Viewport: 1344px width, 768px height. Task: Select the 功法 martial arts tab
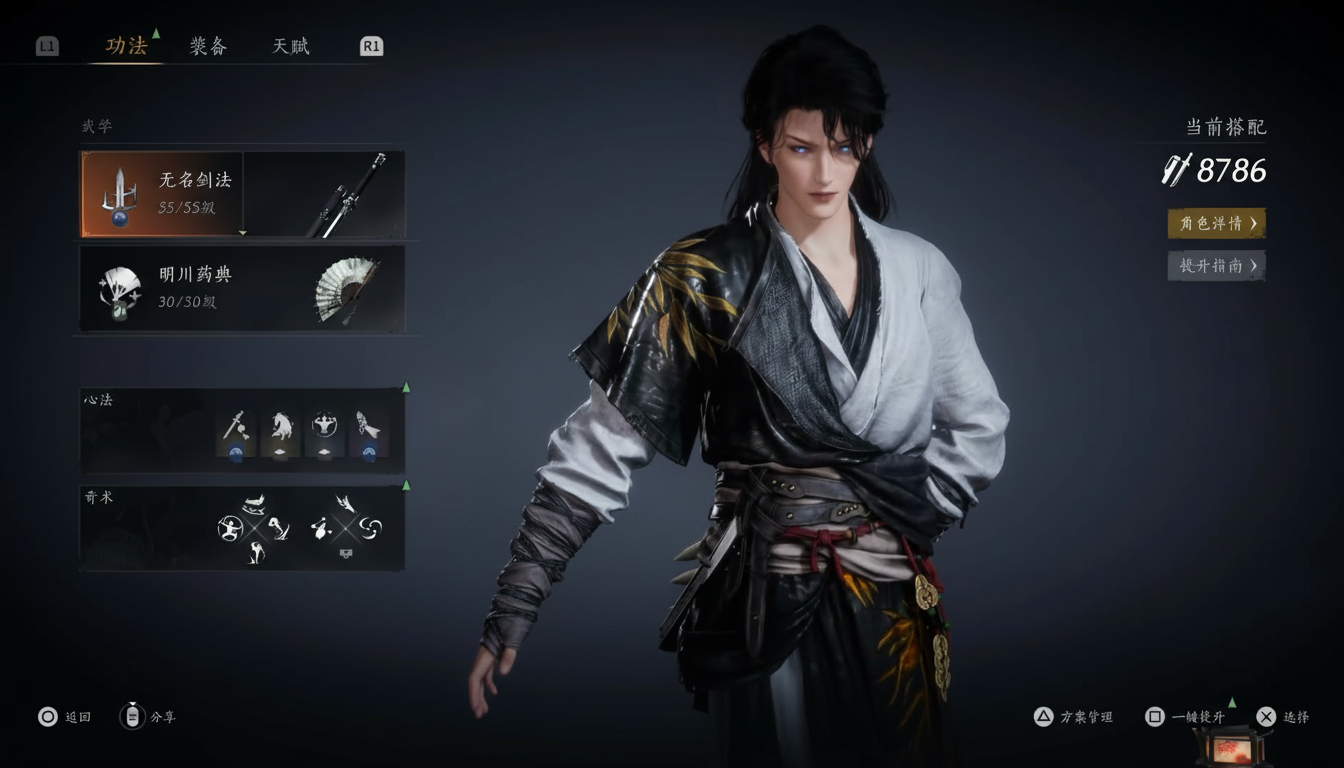pyautogui.click(x=126, y=46)
